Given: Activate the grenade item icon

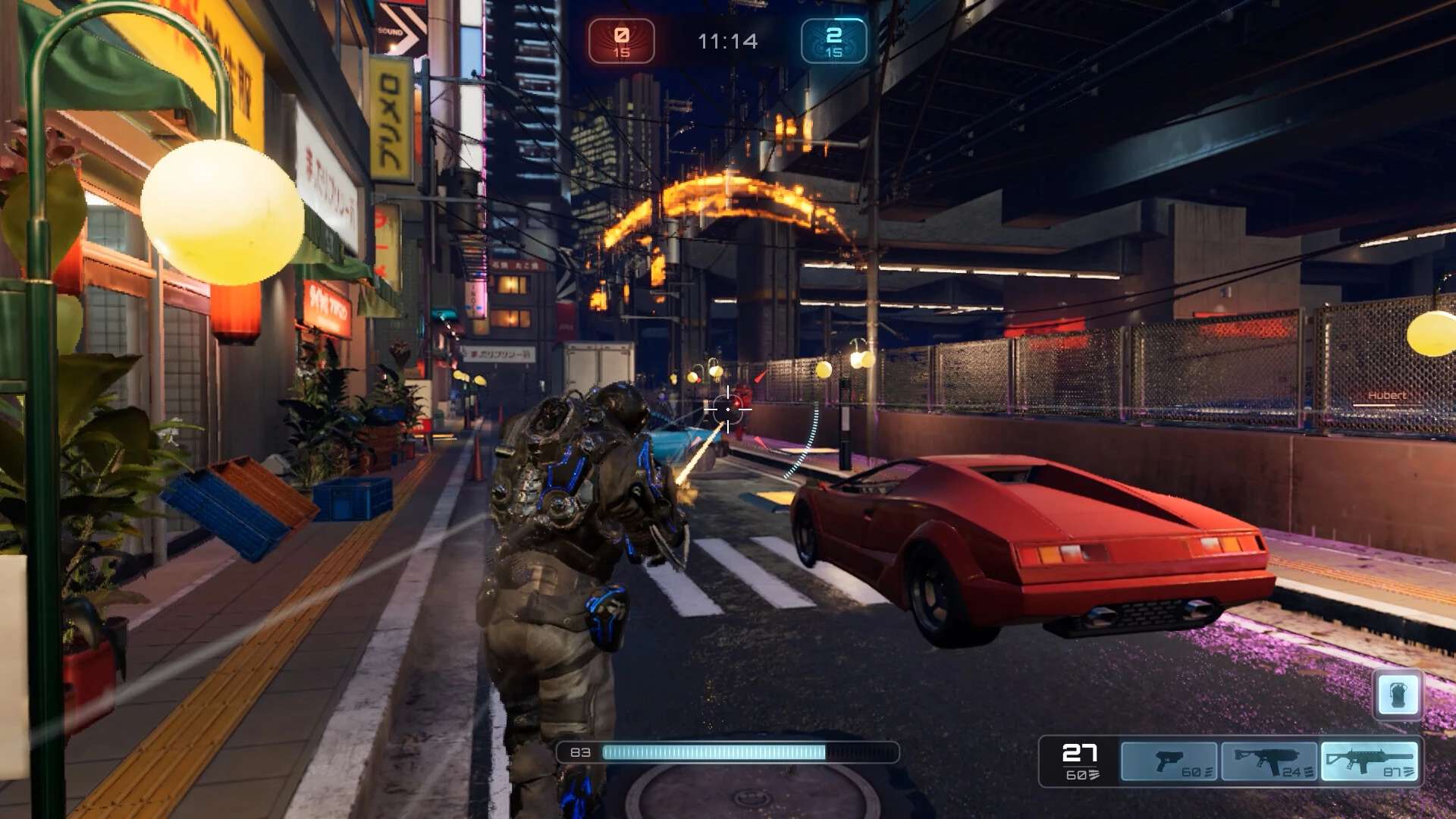Looking at the screenshot, I should point(1398,694).
